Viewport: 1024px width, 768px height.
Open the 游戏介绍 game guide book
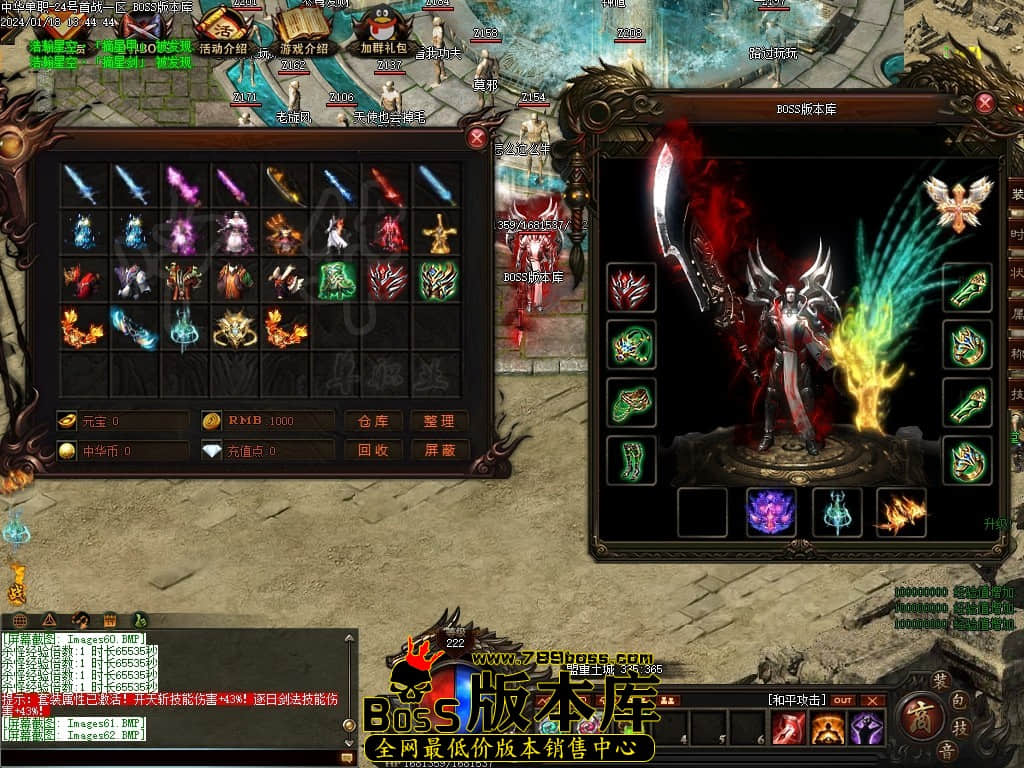(x=303, y=32)
